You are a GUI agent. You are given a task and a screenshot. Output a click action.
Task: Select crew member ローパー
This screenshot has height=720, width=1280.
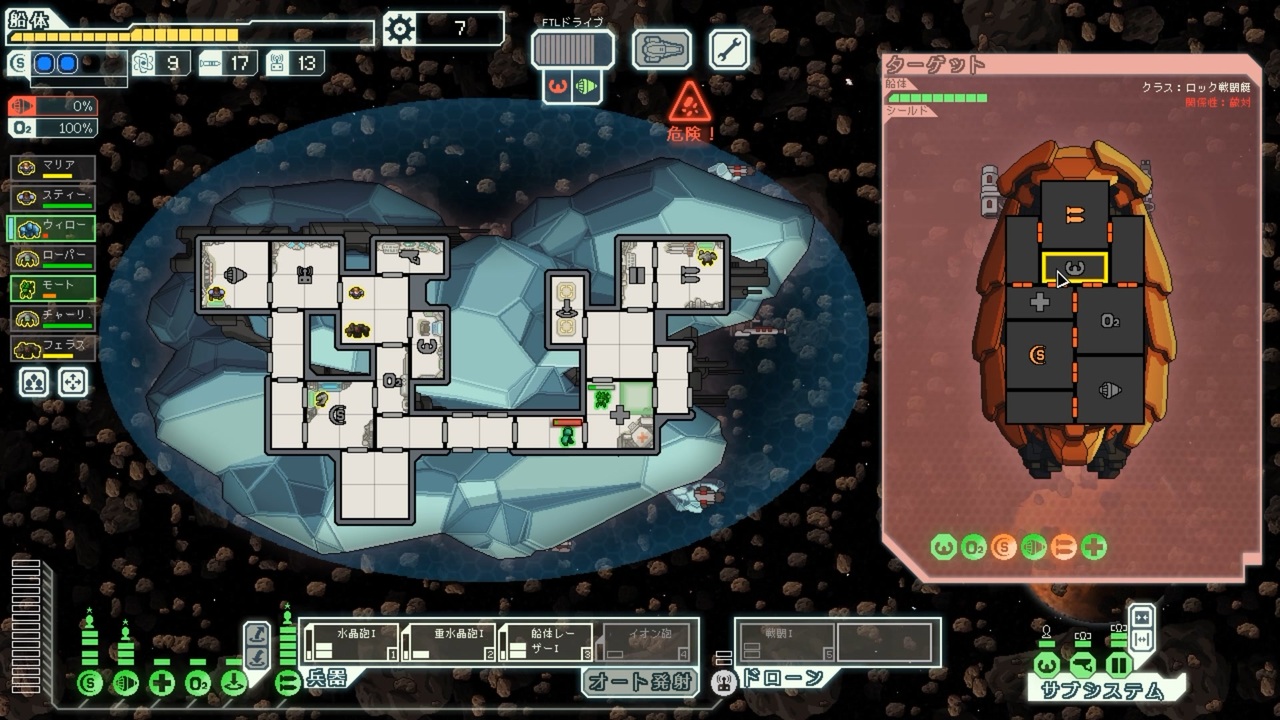[x=54, y=258]
